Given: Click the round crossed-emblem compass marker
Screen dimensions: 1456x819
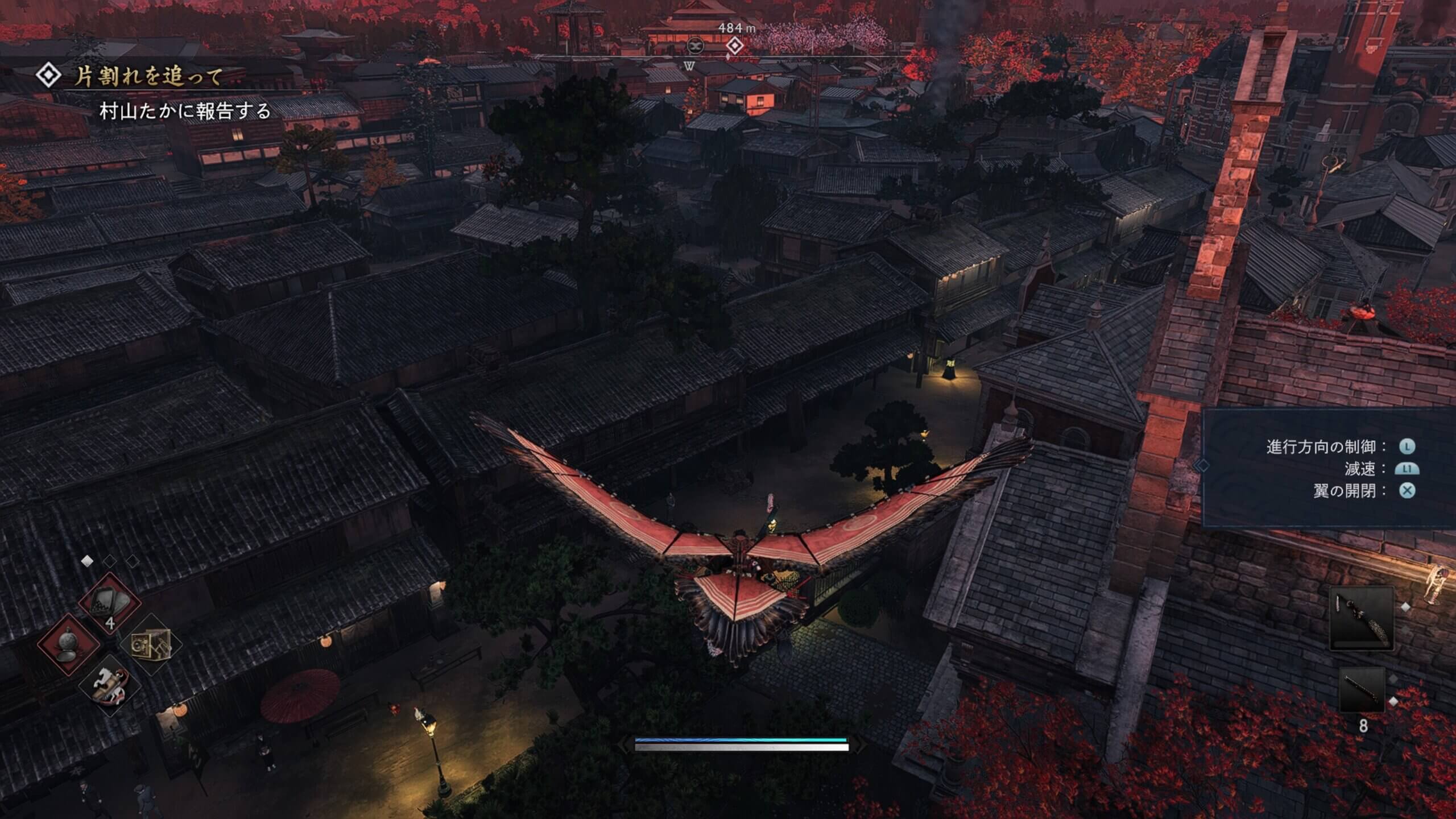Looking at the screenshot, I should coord(695,45).
